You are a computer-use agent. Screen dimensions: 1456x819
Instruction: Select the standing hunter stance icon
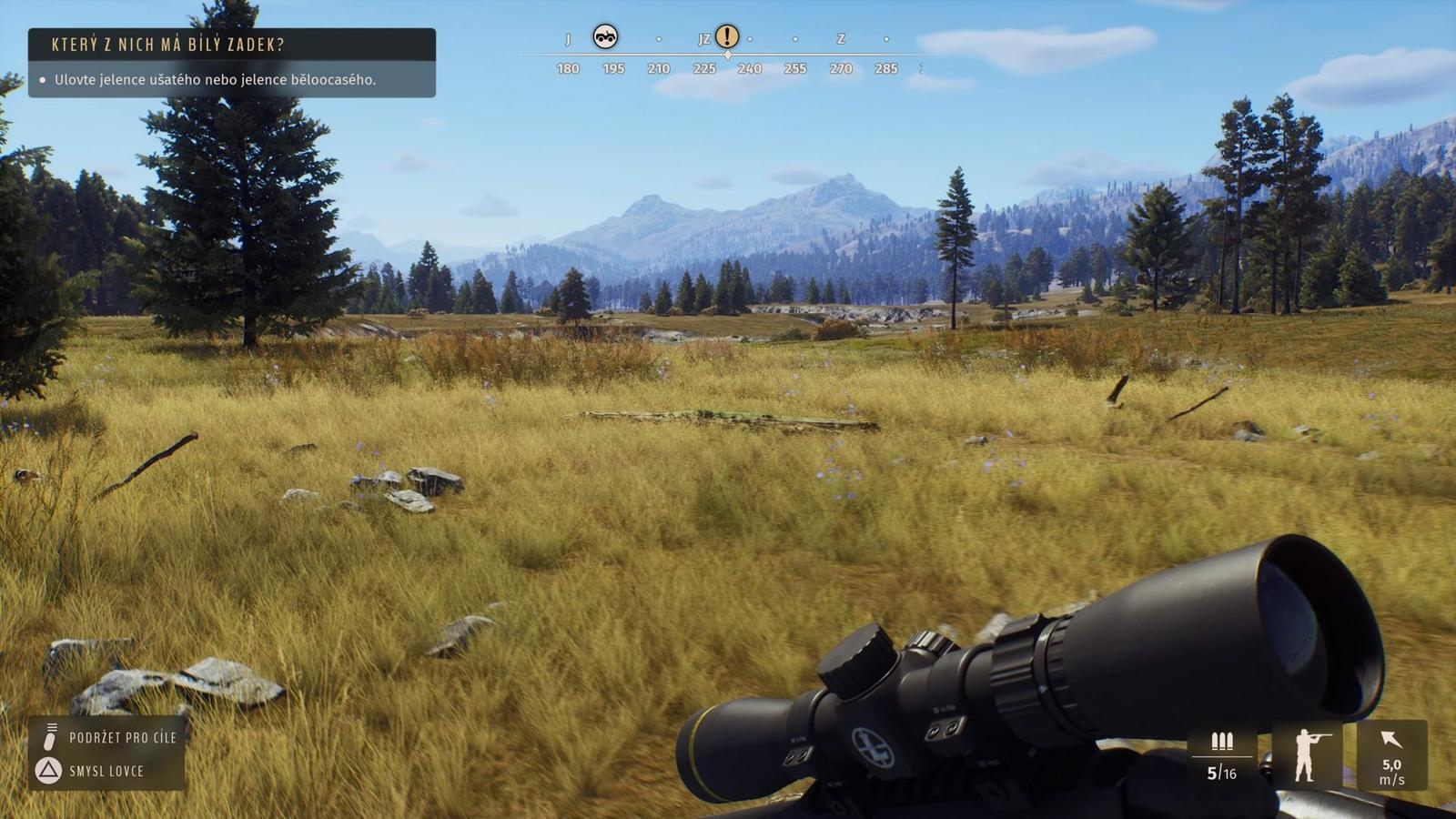click(1307, 754)
